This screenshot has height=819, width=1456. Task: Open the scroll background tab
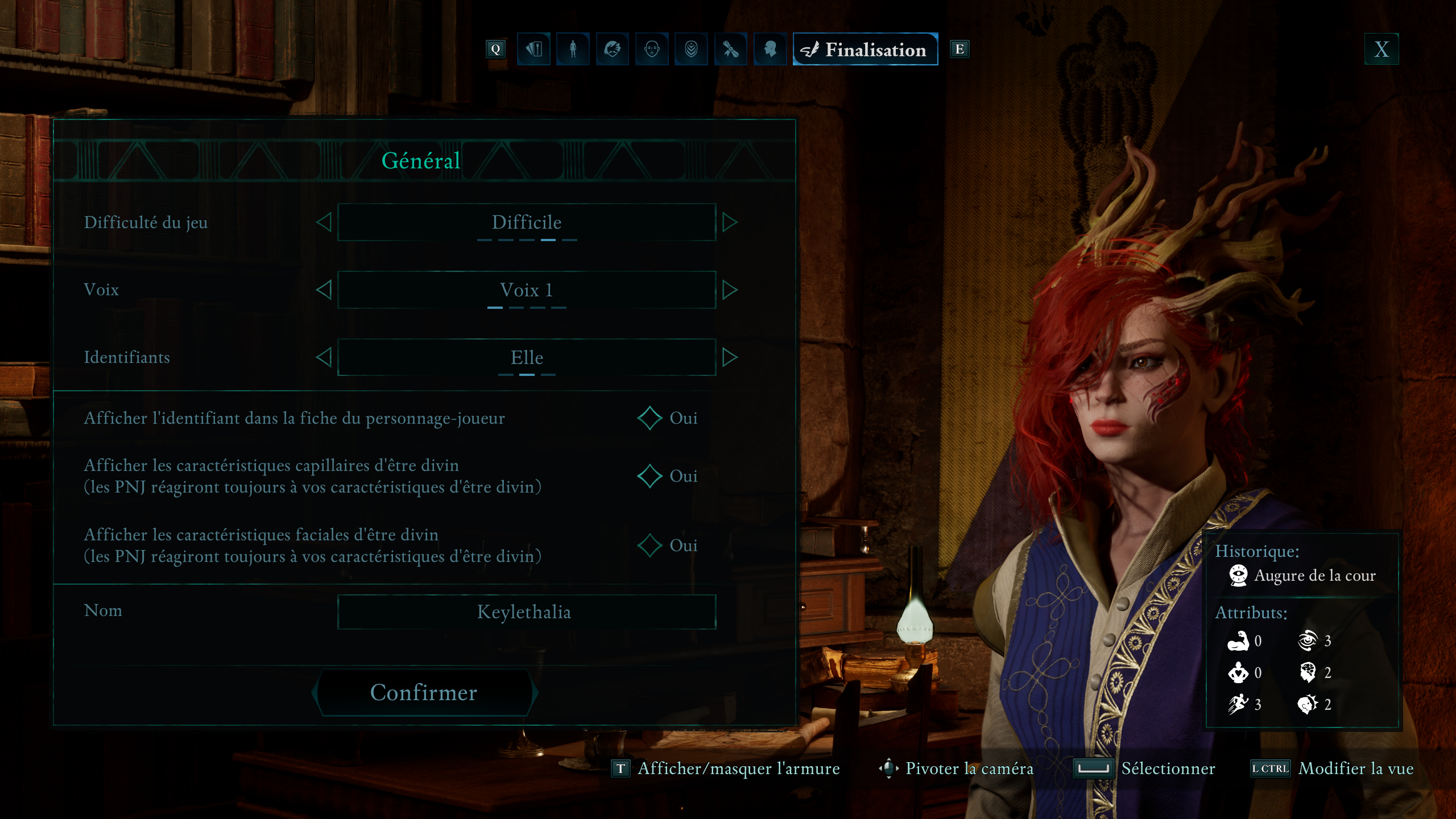coord(730,49)
